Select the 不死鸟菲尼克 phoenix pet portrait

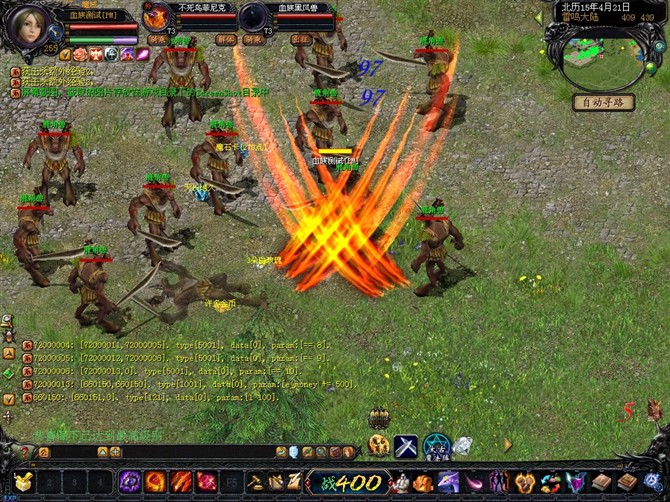(156, 17)
